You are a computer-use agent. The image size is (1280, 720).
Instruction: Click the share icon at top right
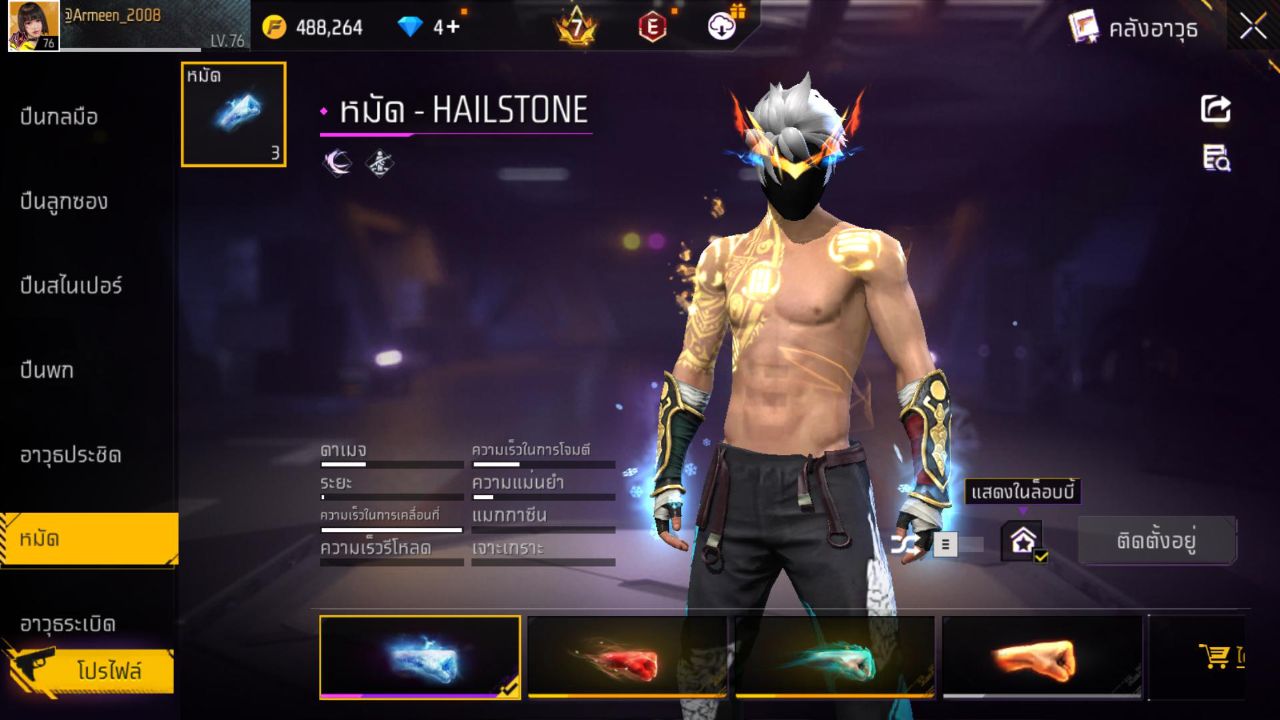(x=1215, y=110)
